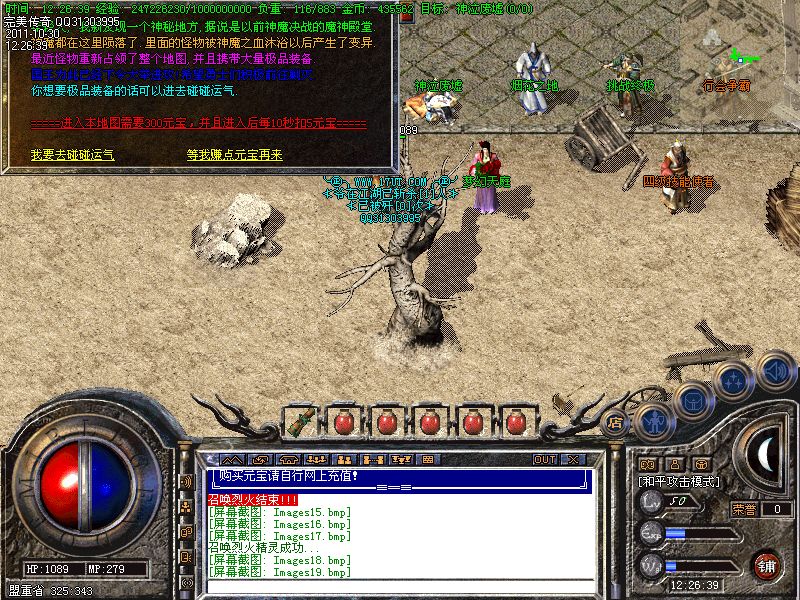Click the "Lv" level round button
Screen dimensions: 800x600
point(651,504)
